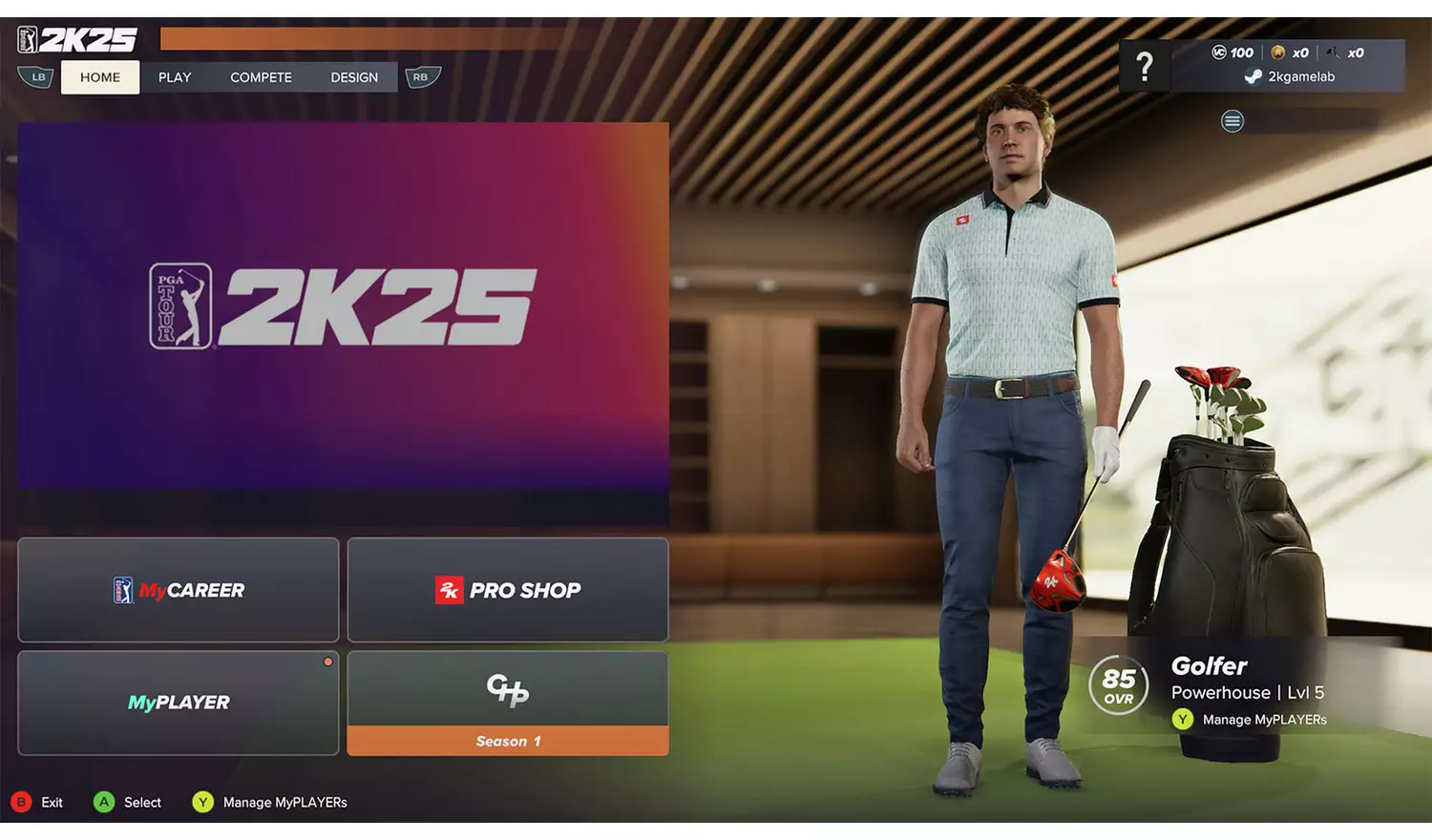The image size is (1432, 840).
Task: Select the Clubhouse Pass emblem icon
Action: pyautogui.click(x=507, y=691)
